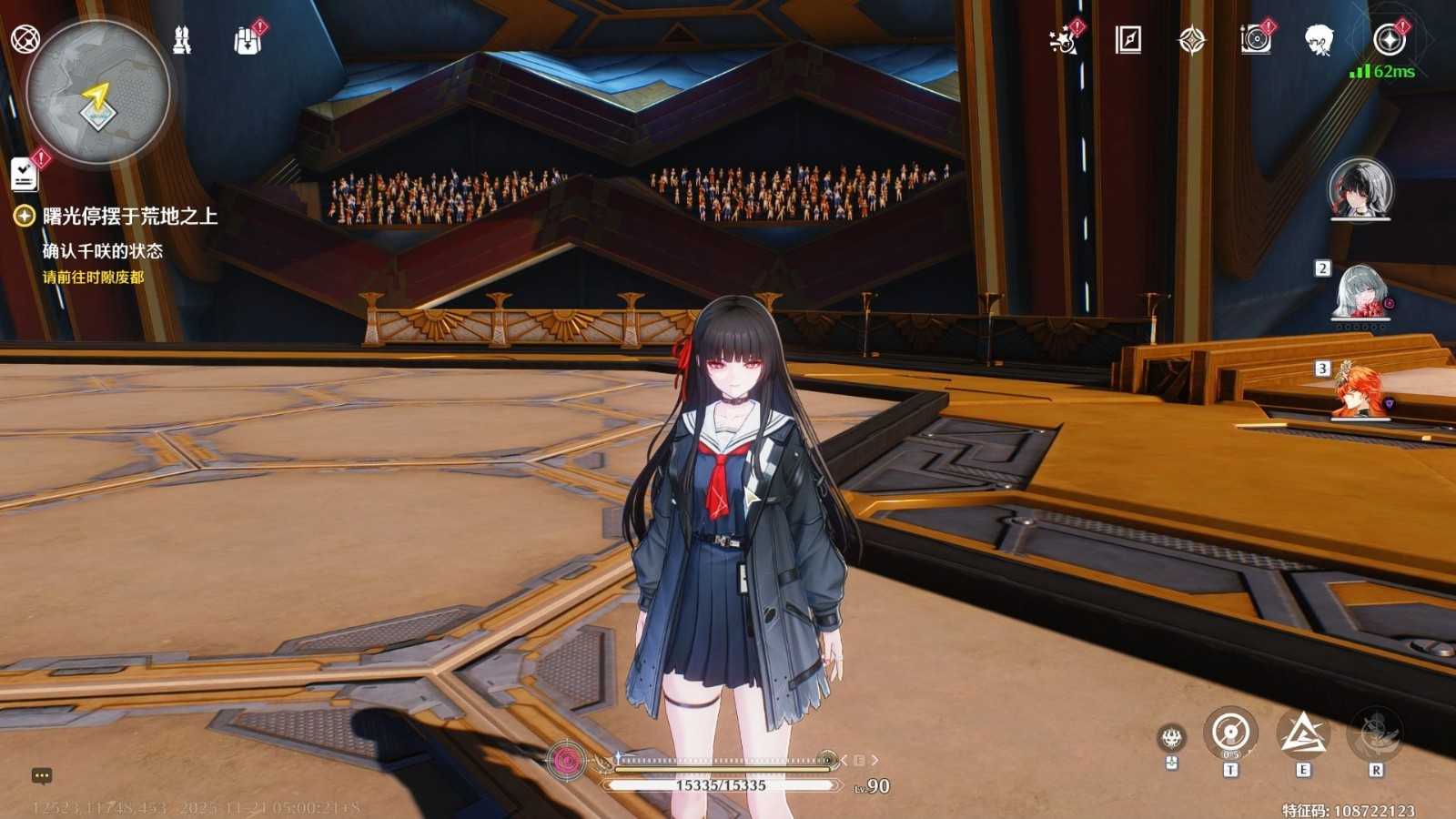Click the four-point star diamond icon
1456x819 pixels.
tap(1191, 40)
